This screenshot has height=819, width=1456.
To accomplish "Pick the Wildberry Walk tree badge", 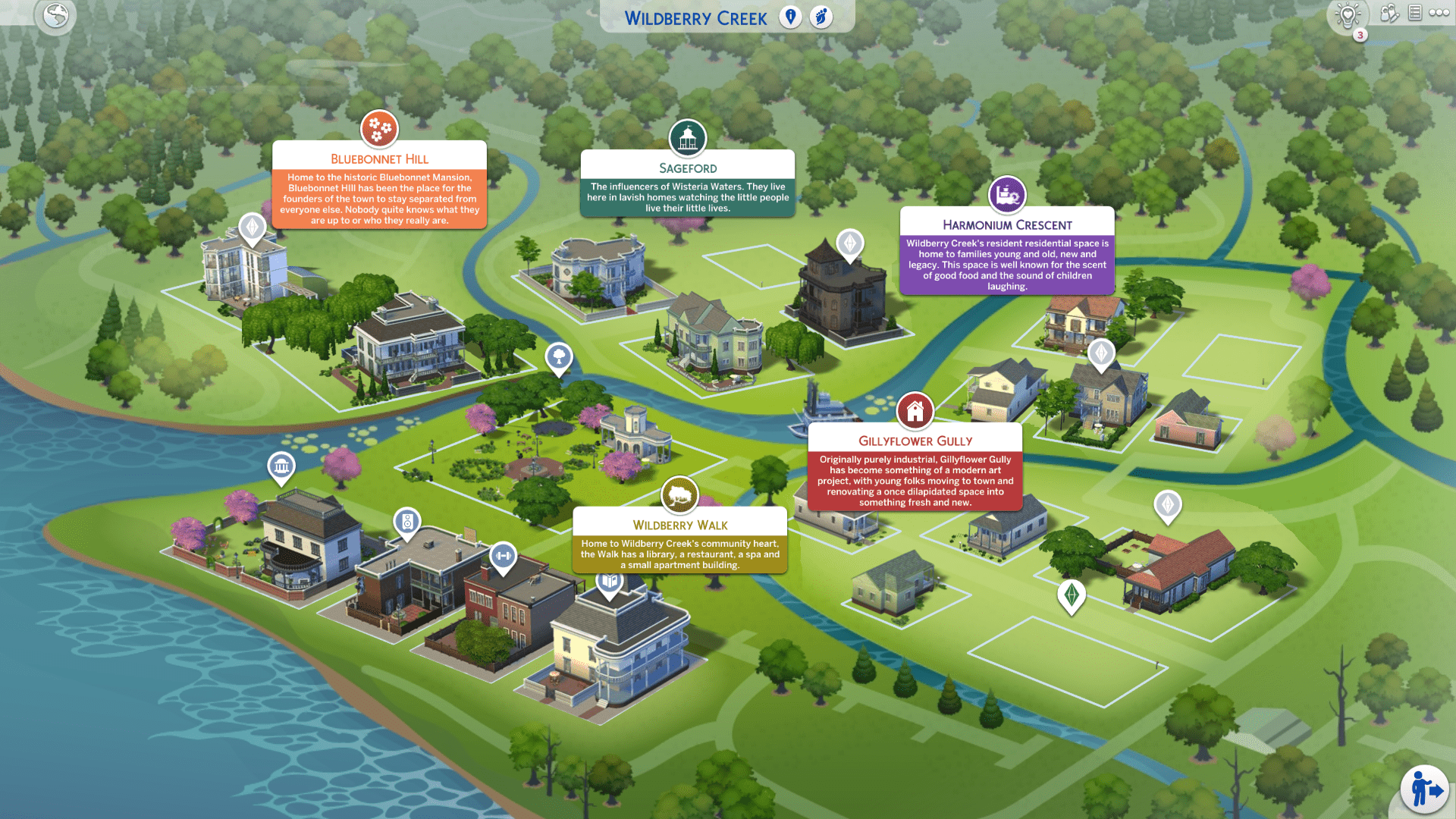I will pos(679,495).
